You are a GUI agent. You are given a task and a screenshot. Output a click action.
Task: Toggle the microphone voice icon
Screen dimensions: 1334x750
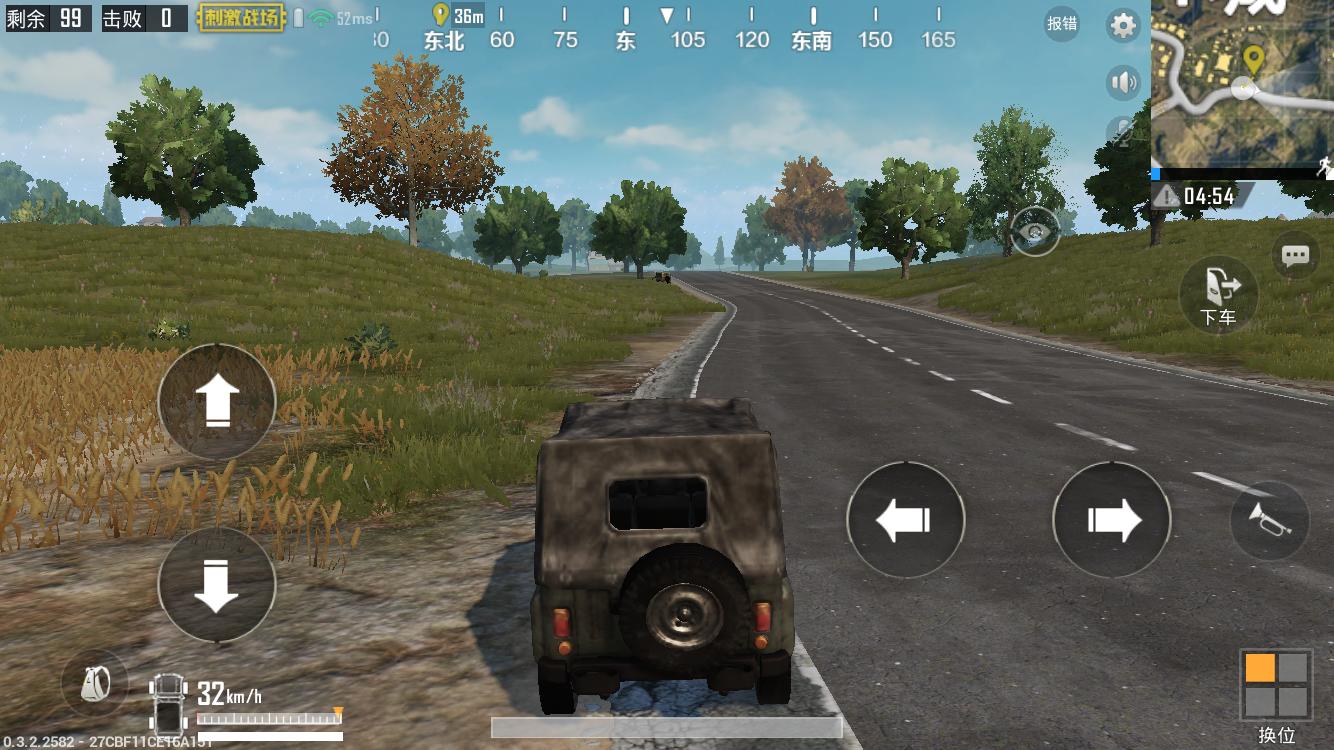1124,133
